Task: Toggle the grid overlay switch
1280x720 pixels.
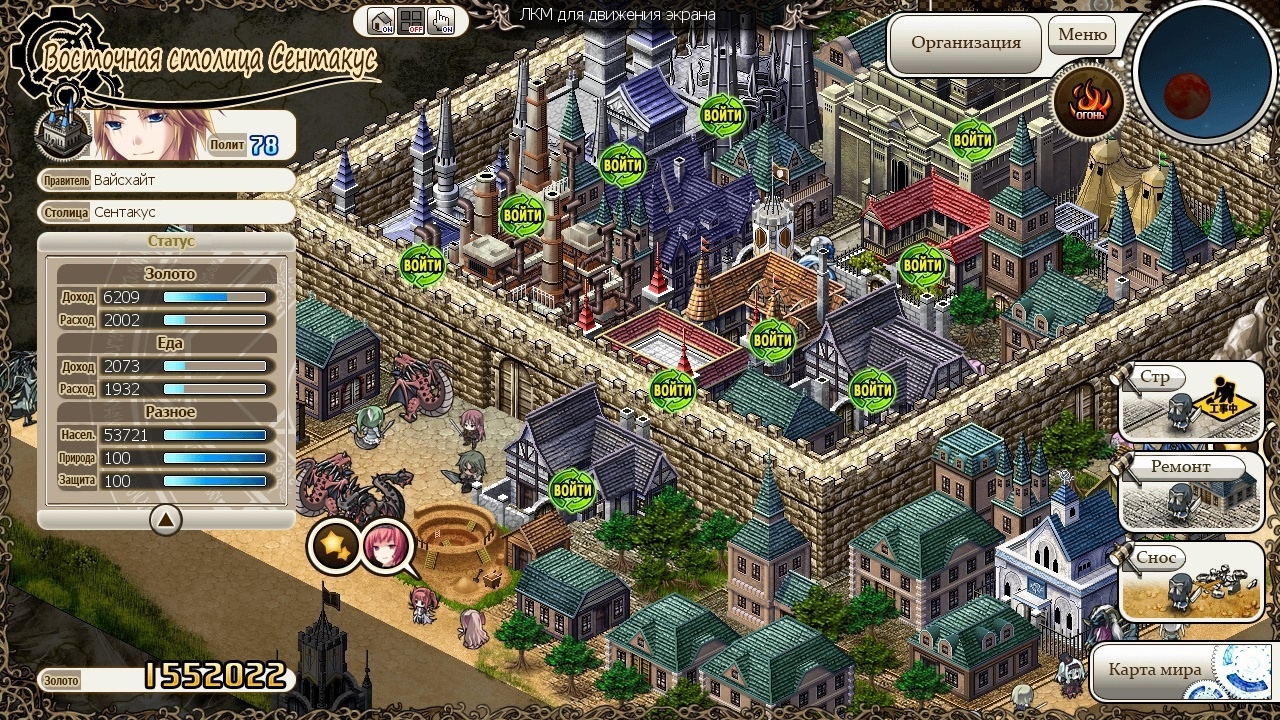Action: (410, 21)
